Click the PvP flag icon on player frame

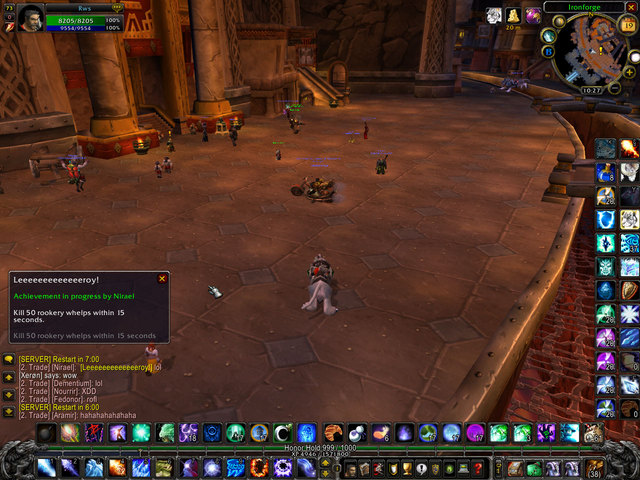11,27
